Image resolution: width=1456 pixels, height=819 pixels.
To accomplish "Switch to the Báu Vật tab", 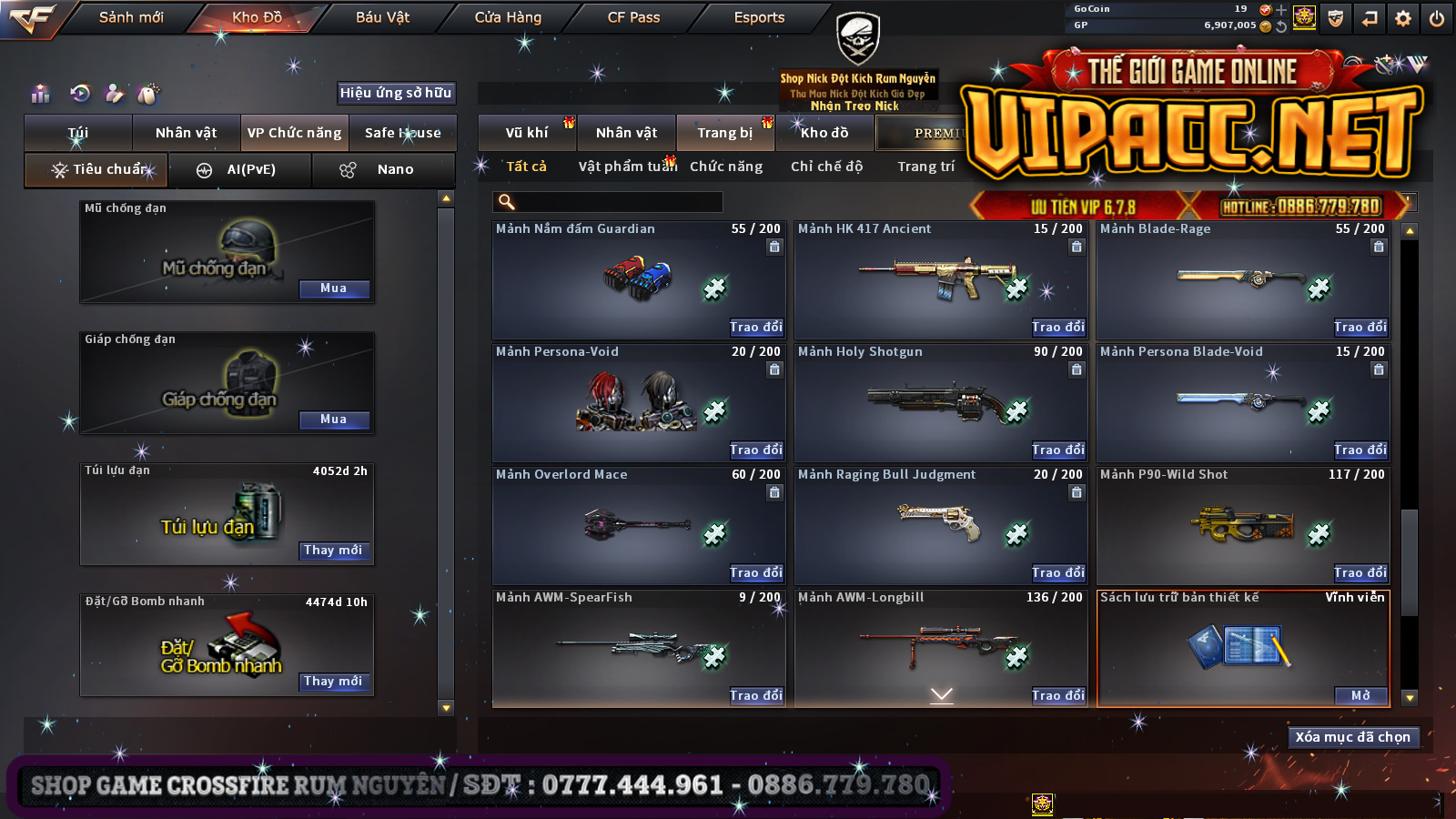I will pos(382,17).
